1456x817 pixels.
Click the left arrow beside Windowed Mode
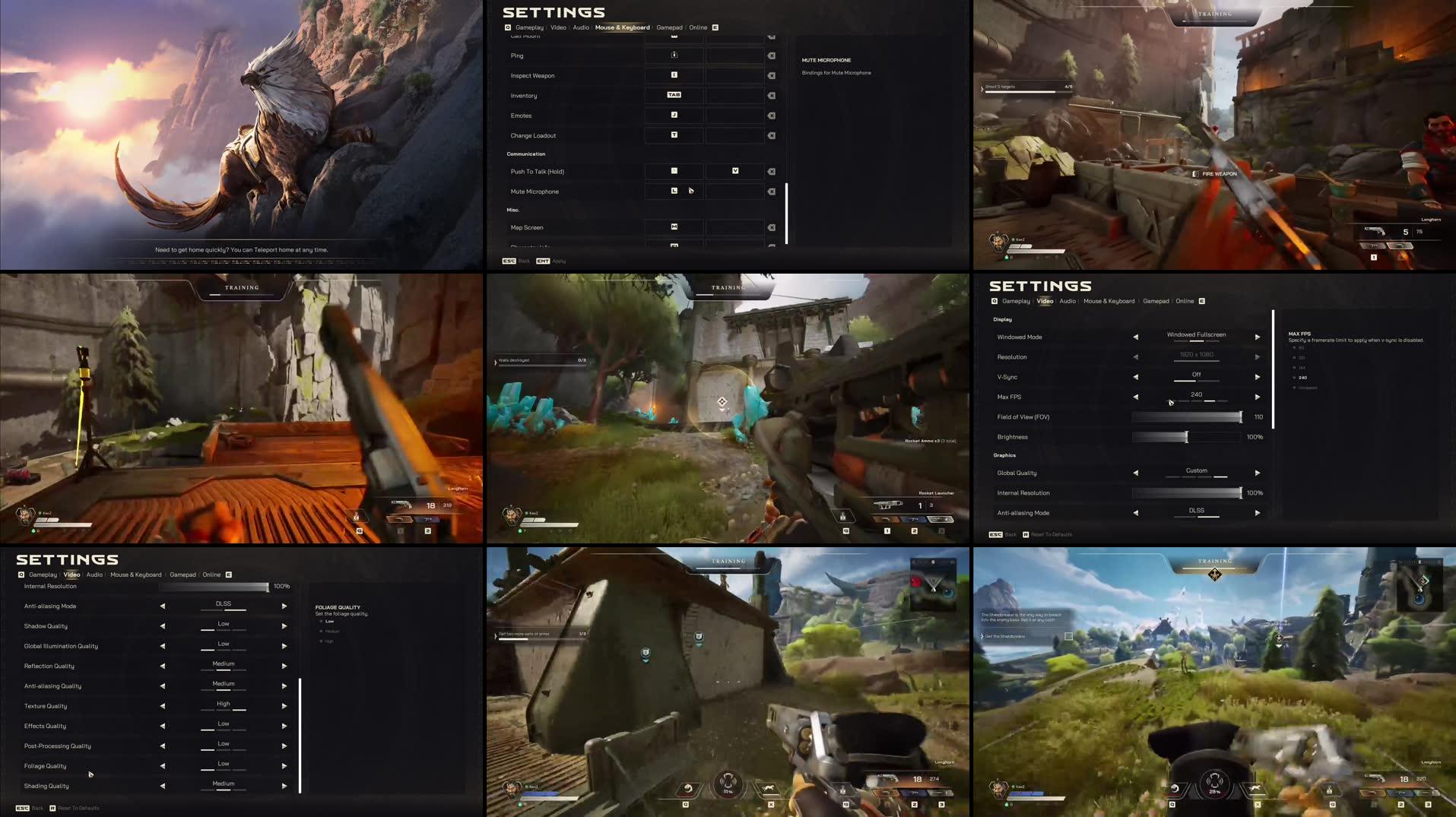tap(1135, 337)
